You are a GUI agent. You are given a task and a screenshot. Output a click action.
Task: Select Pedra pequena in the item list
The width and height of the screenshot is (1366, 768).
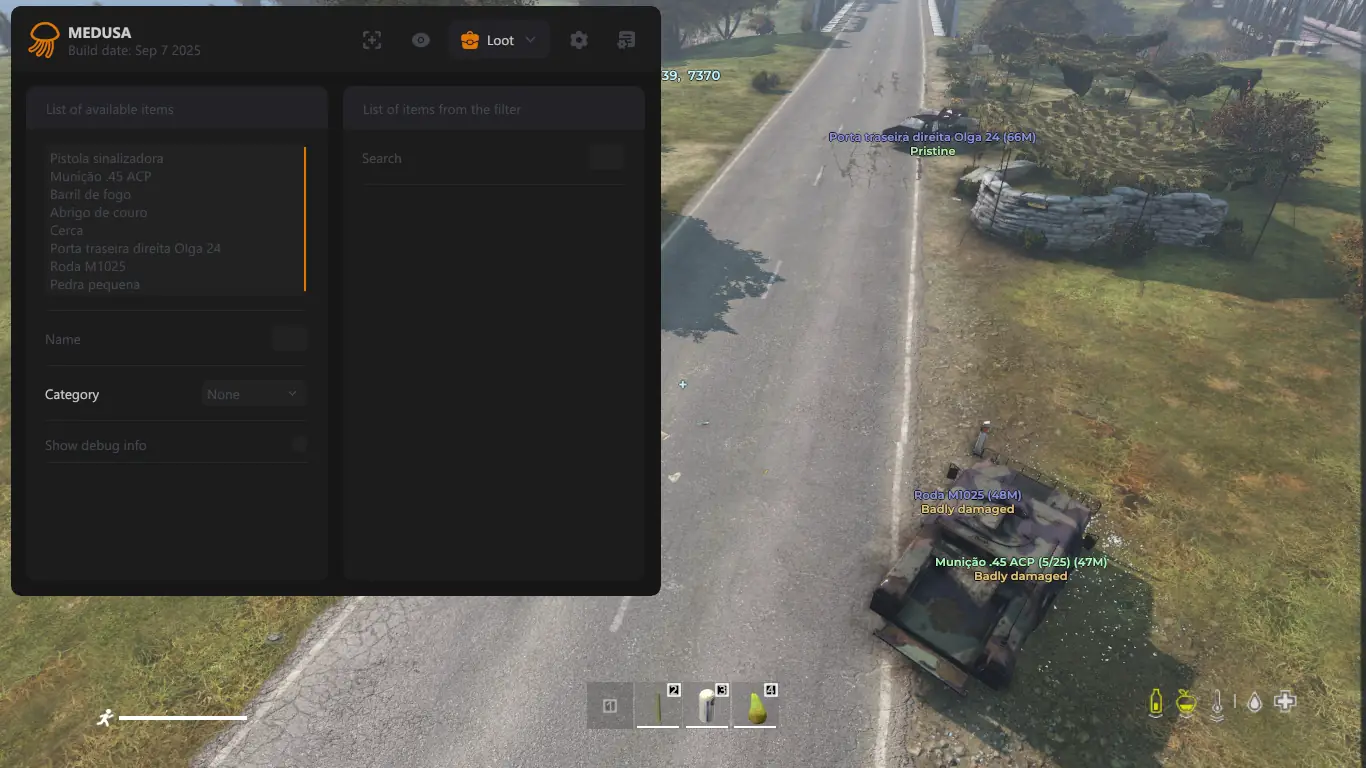point(95,284)
